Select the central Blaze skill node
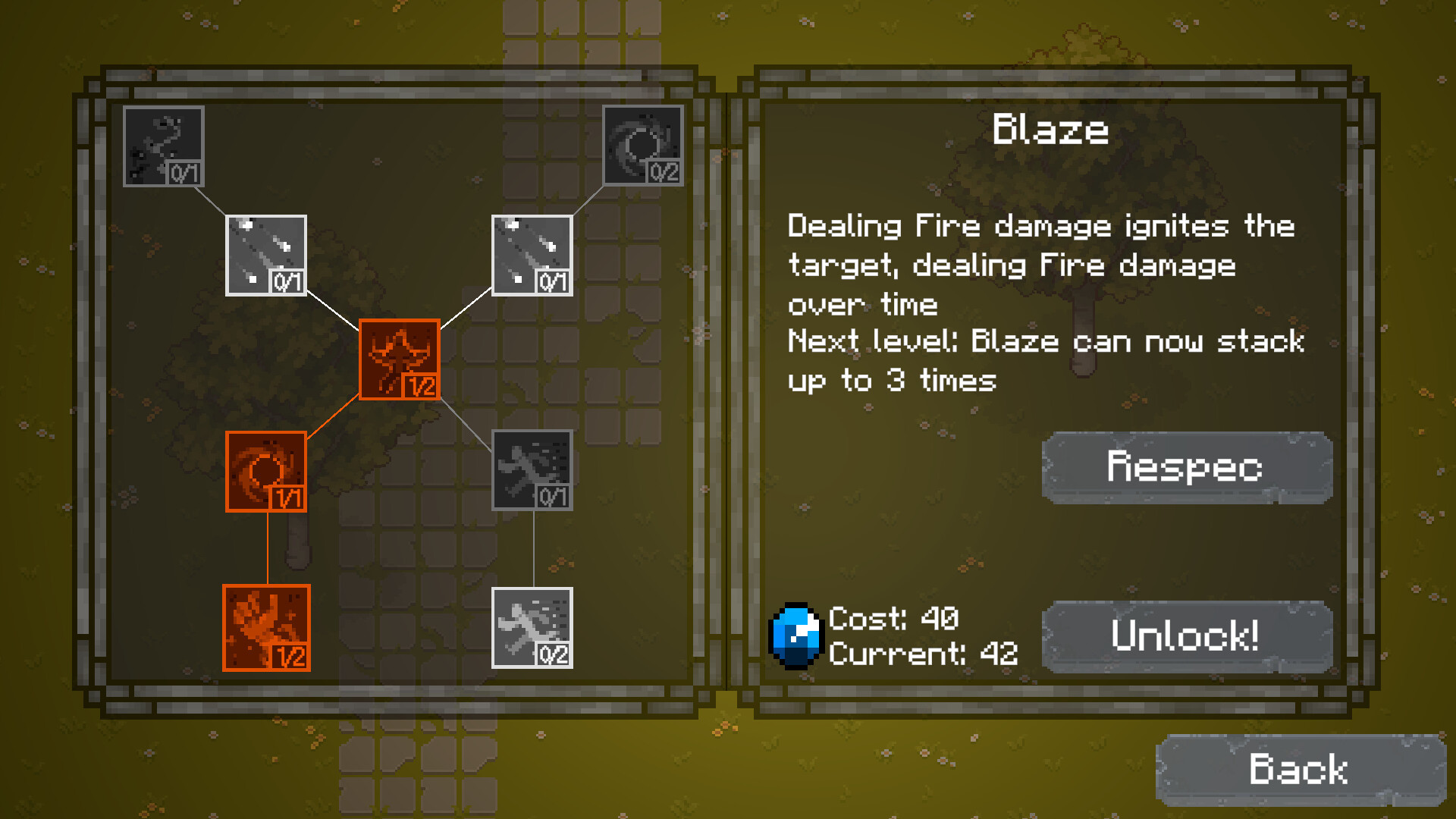Image resolution: width=1456 pixels, height=819 pixels. click(400, 359)
